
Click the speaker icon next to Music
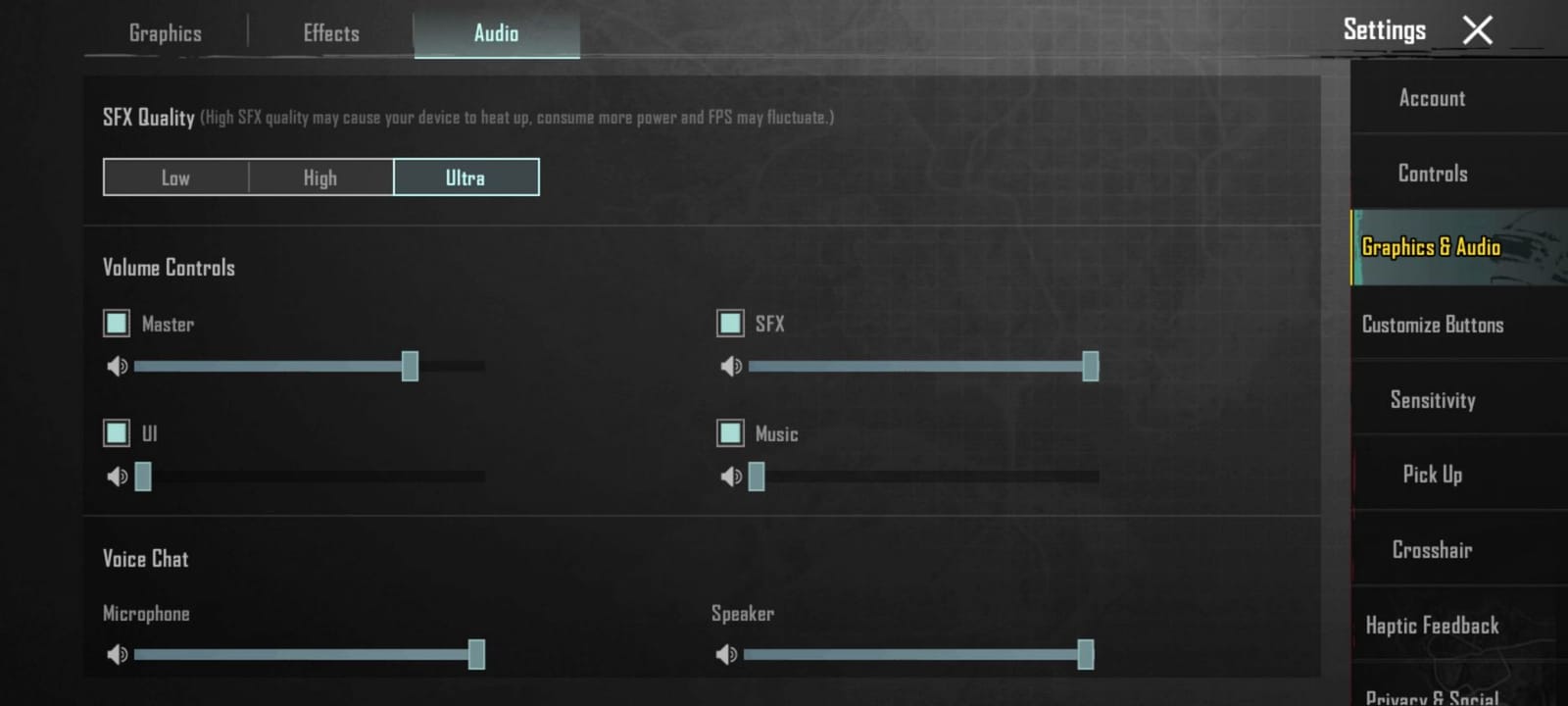(x=730, y=477)
